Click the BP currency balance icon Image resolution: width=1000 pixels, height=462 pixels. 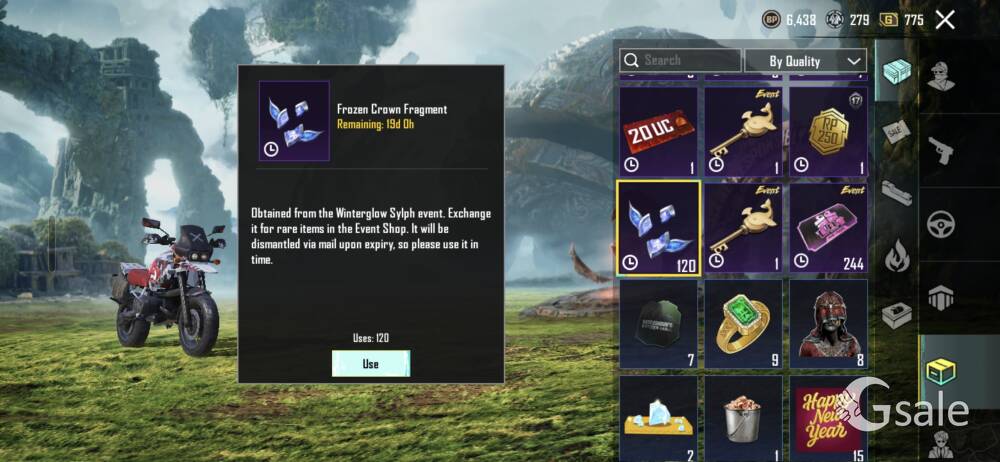[771, 19]
